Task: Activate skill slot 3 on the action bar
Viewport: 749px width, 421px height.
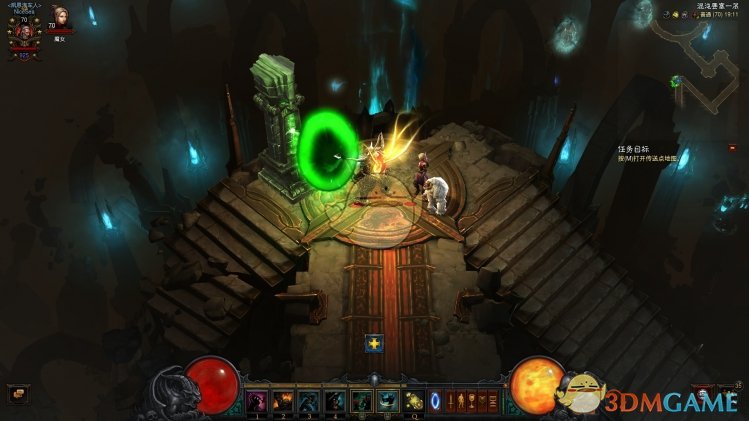Action: tap(309, 401)
